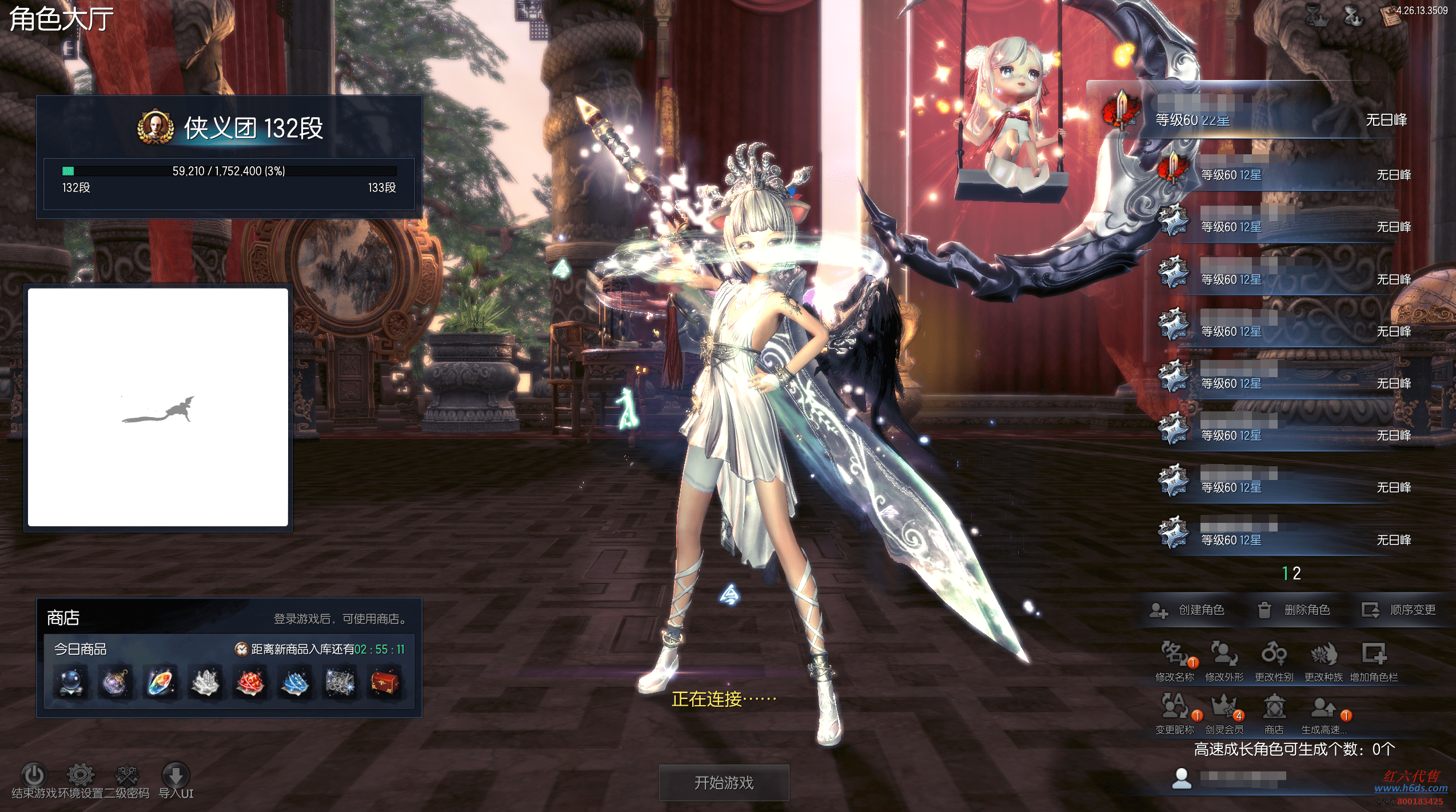1456x812 pixels.
Task: Click the 开始游戏 start game button
Action: [x=724, y=782]
